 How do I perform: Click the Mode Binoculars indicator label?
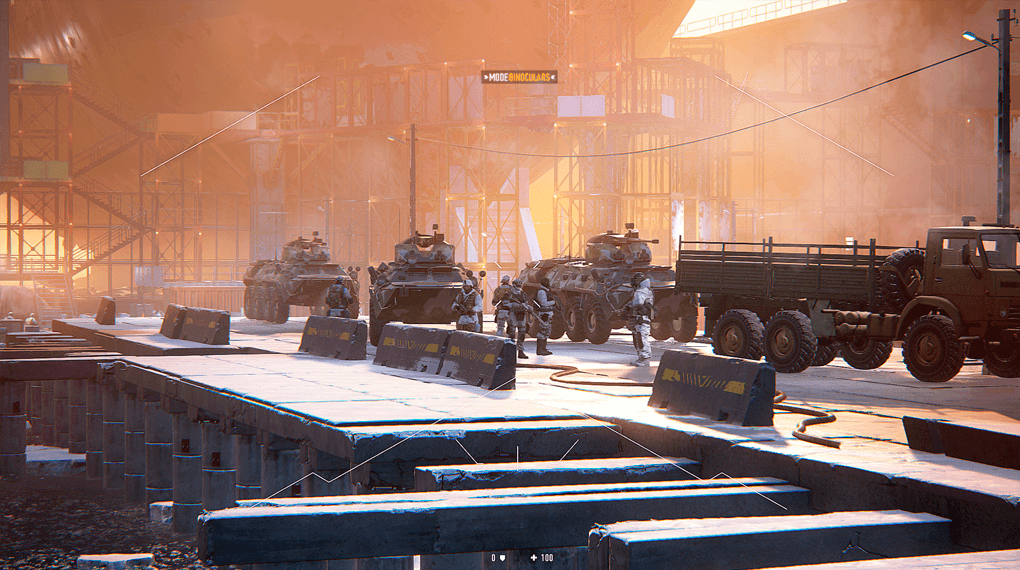pos(519,76)
